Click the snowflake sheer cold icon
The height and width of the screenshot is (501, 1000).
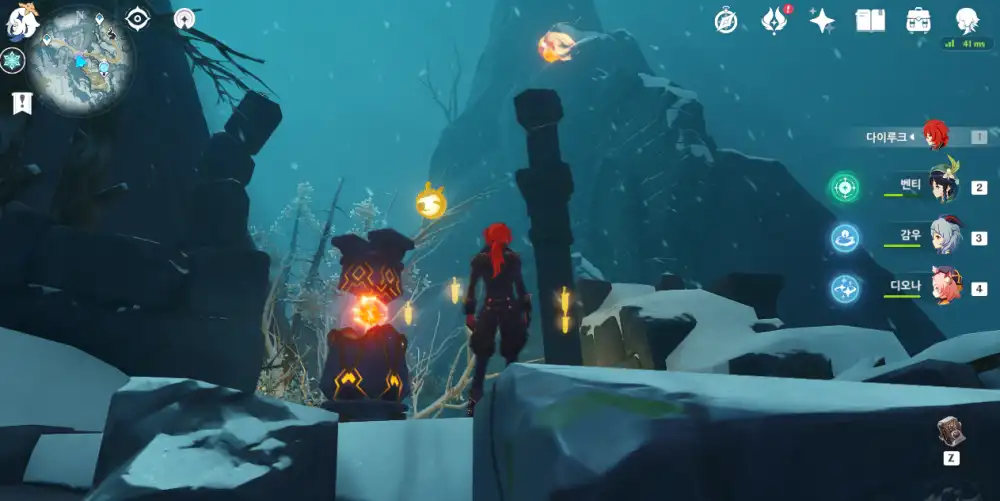coord(12,61)
